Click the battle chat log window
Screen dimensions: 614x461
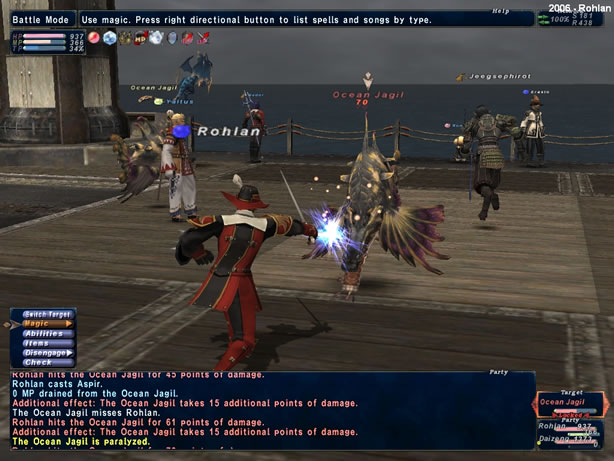pyautogui.click(x=260, y=410)
